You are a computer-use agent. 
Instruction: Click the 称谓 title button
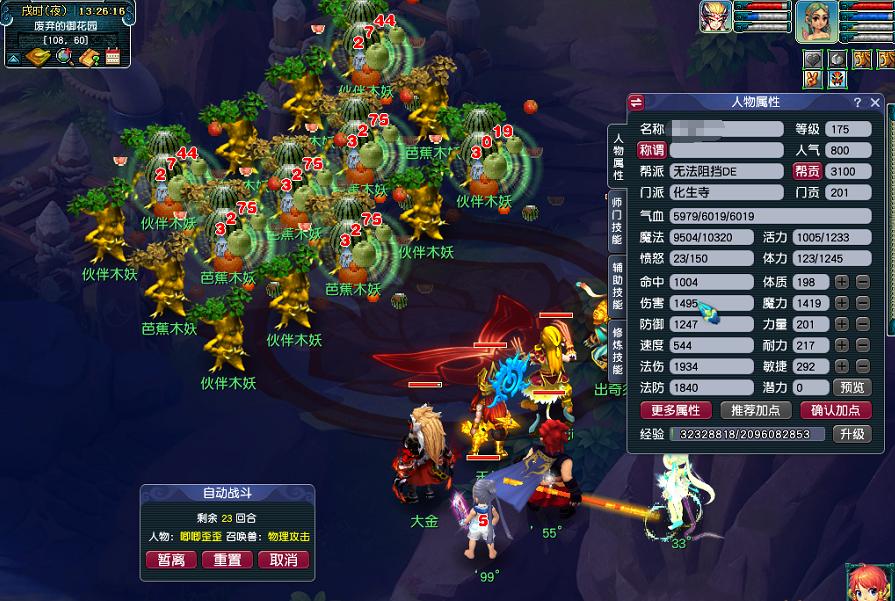pos(651,150)
